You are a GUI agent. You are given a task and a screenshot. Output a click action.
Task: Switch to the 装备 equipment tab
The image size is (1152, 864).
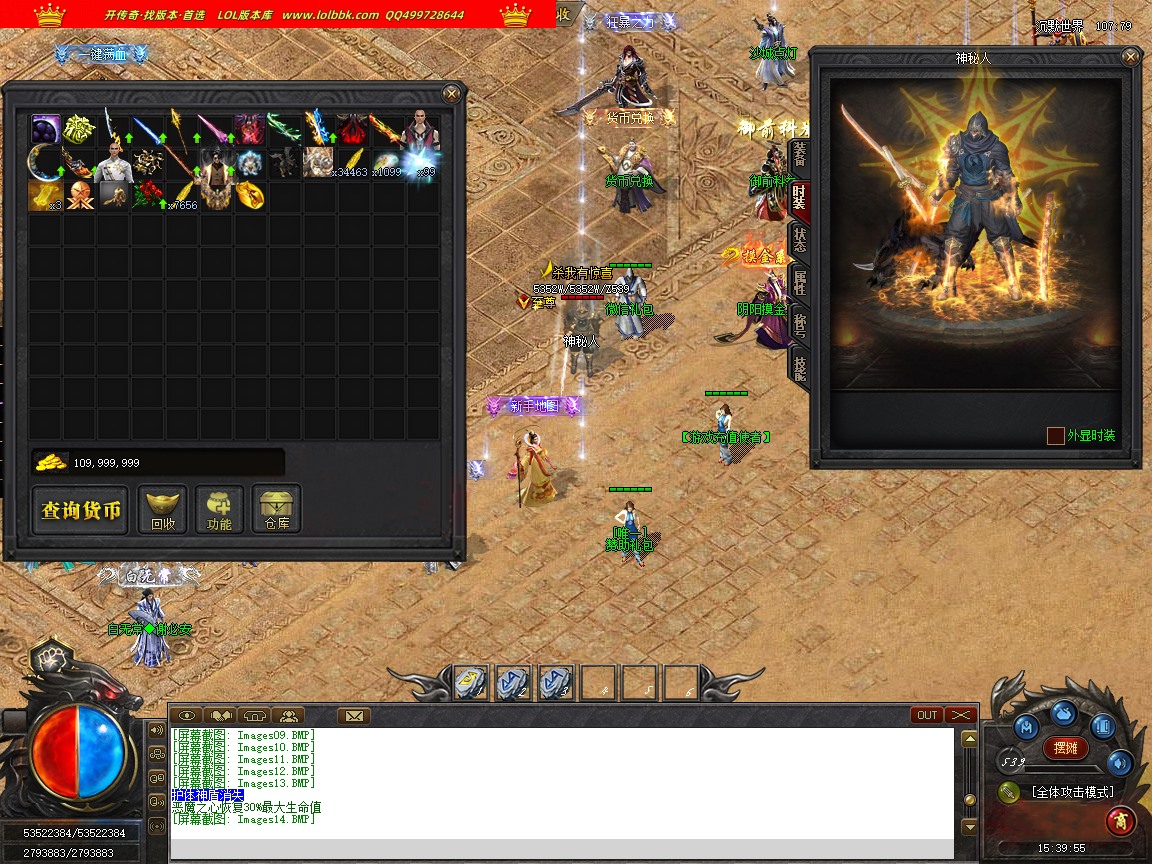(799, 154)
